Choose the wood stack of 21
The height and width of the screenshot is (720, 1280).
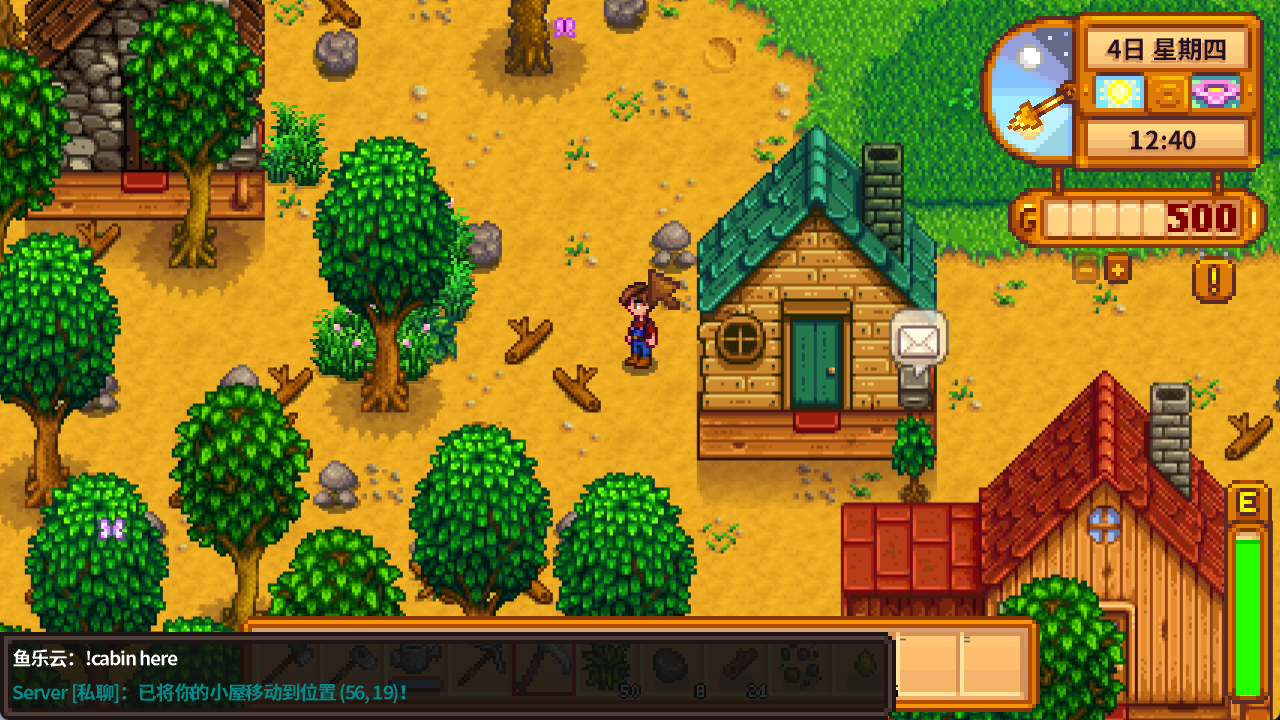(734, 667)
